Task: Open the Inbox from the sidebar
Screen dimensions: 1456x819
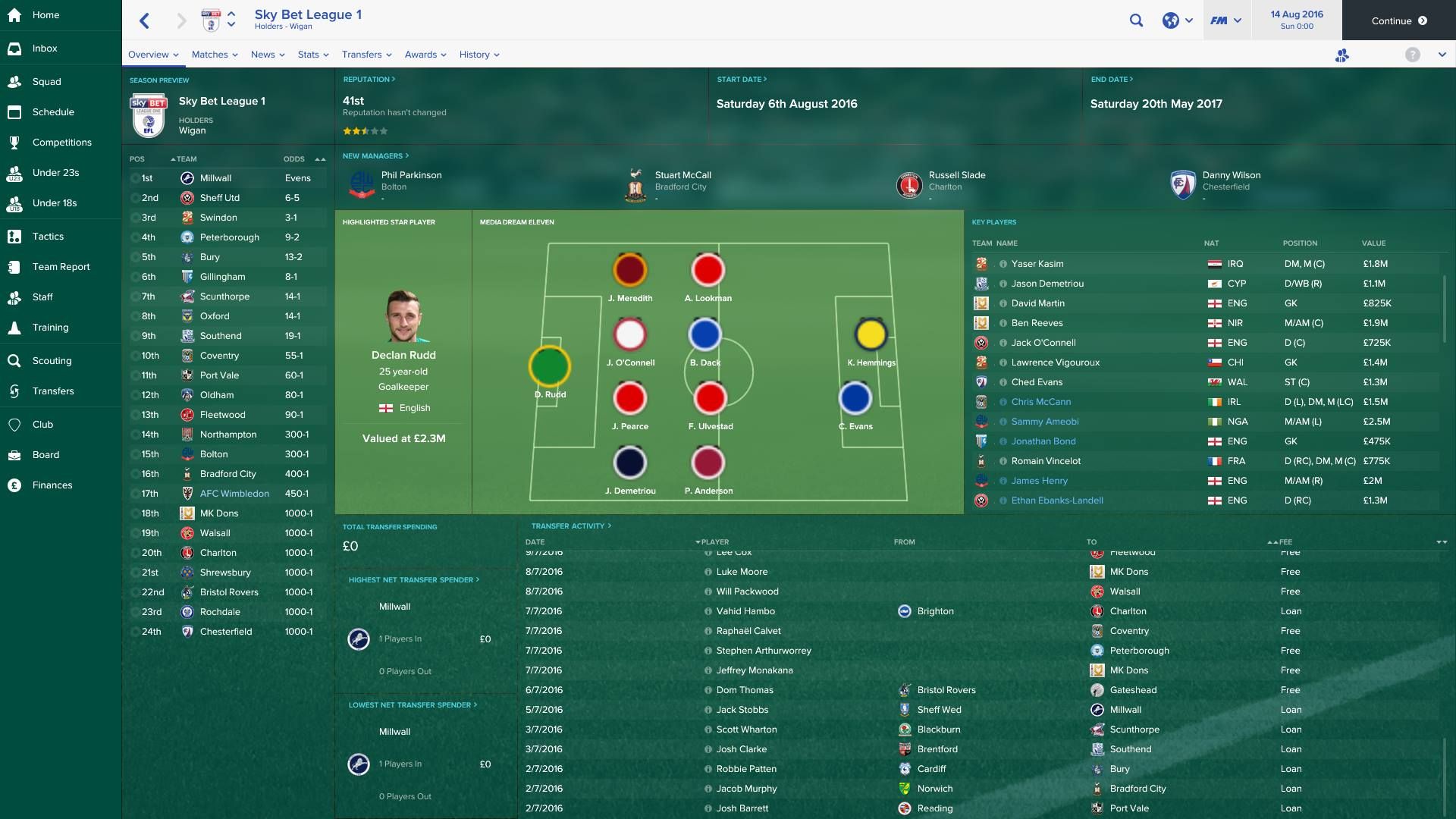Action: (45, 48)
